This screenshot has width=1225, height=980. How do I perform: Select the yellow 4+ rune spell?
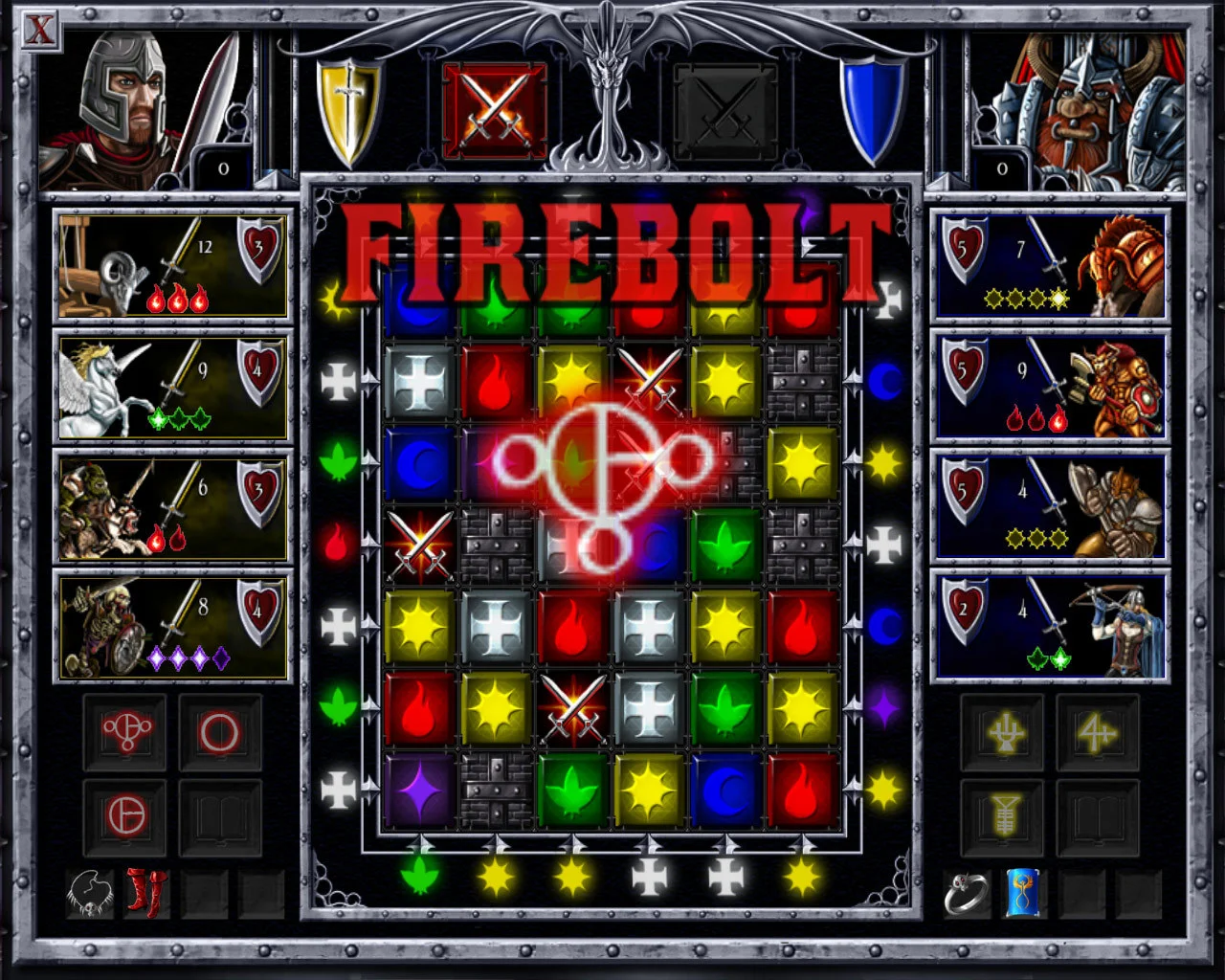coord(1099,731)
